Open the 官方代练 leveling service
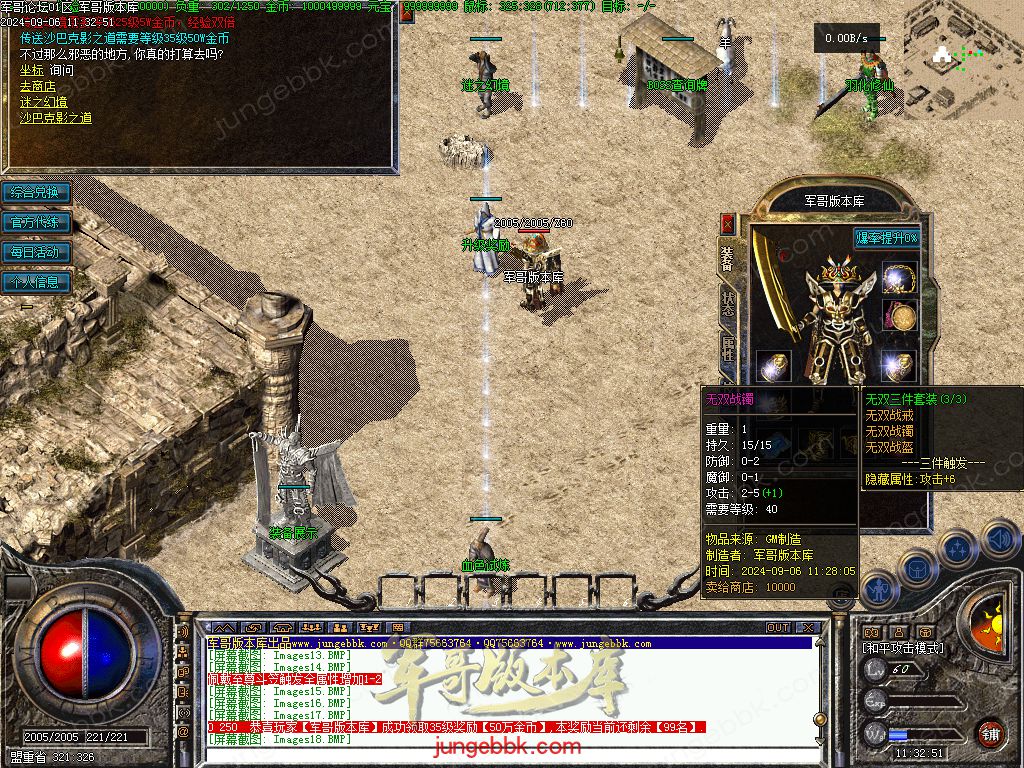Screen dimensions: 1024x768 click(x=36, y=222)
